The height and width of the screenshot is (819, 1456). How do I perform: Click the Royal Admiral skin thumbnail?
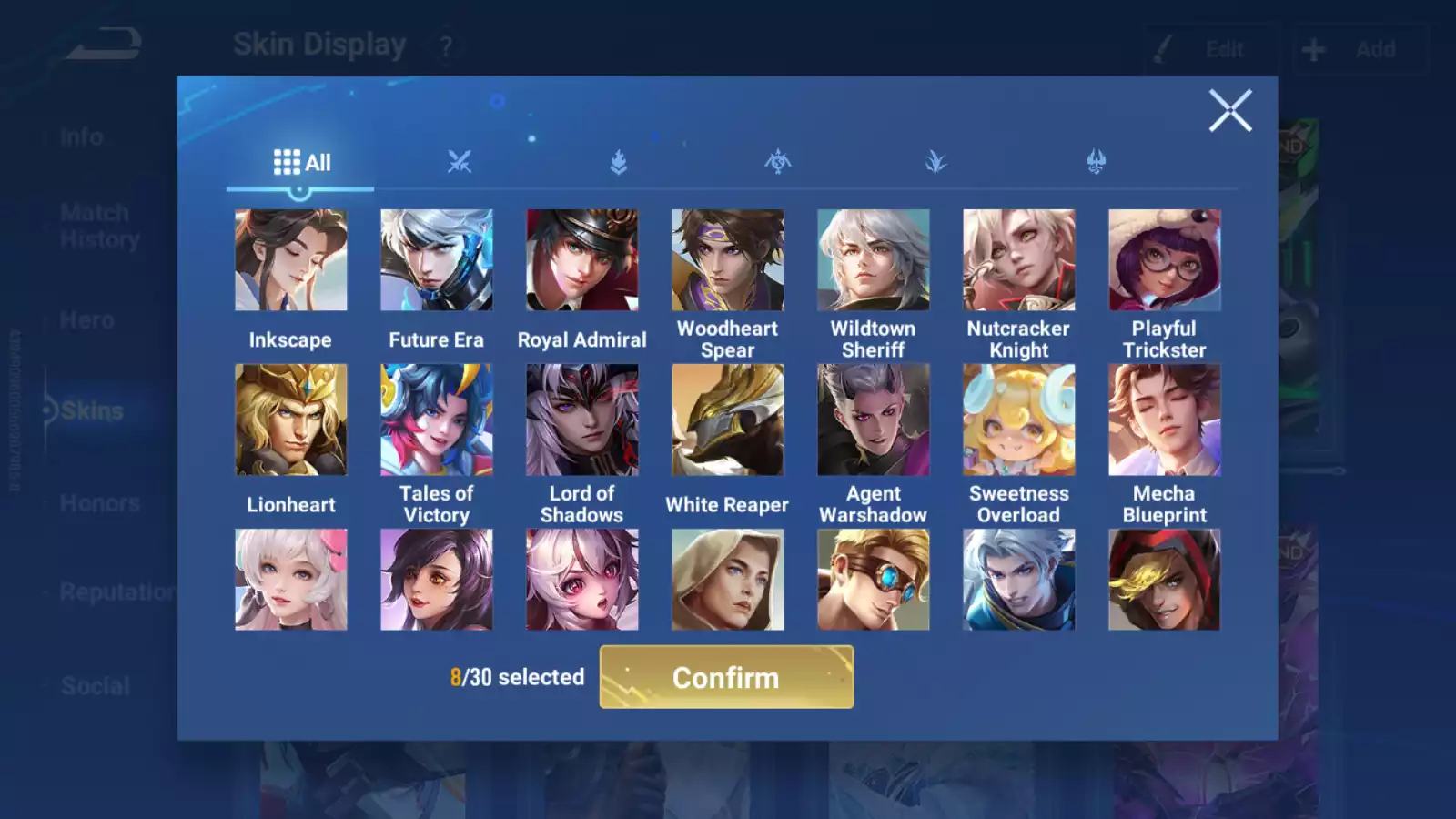pos(581,259)
